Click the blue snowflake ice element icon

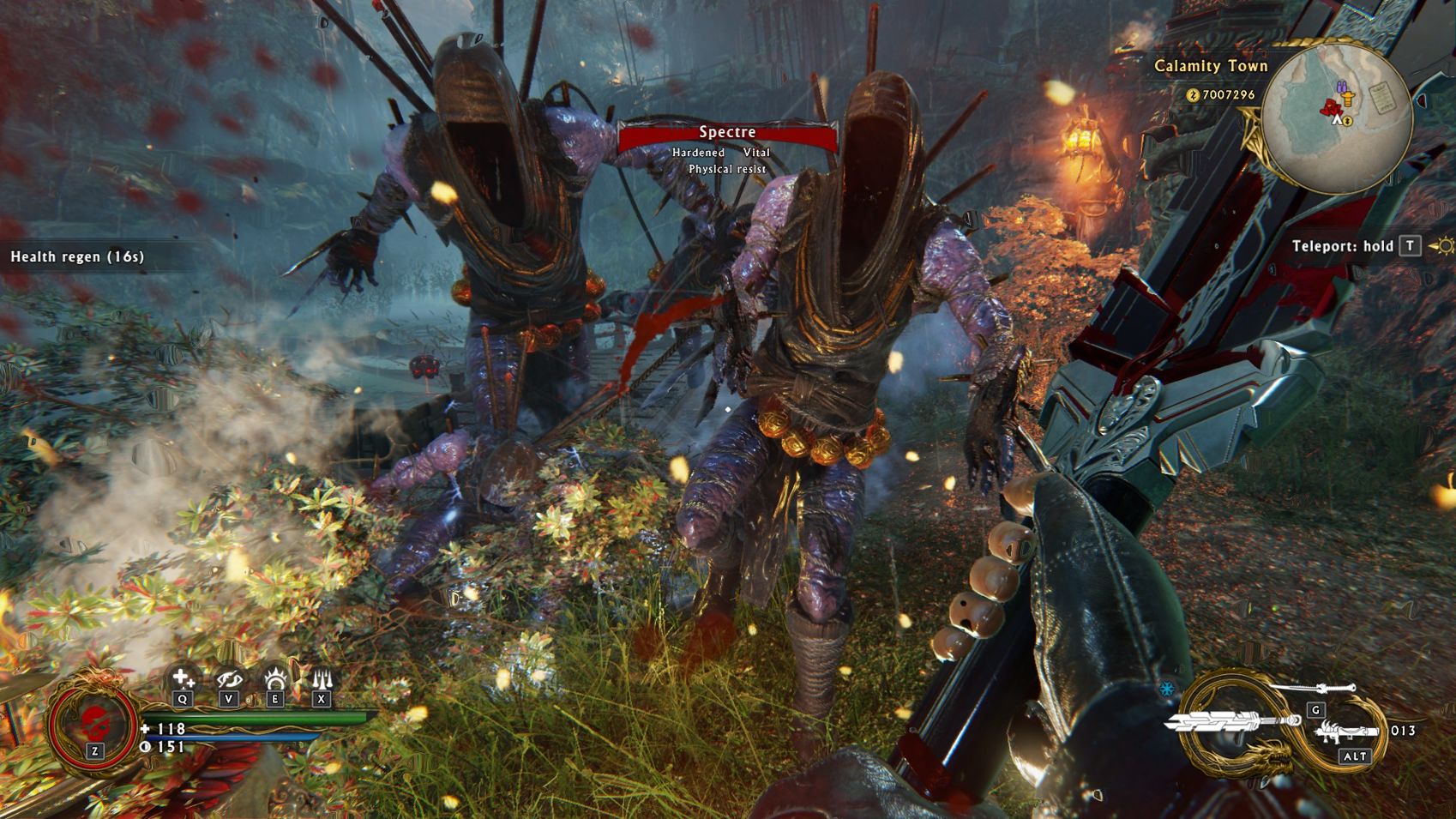[x=1167, y=689]
